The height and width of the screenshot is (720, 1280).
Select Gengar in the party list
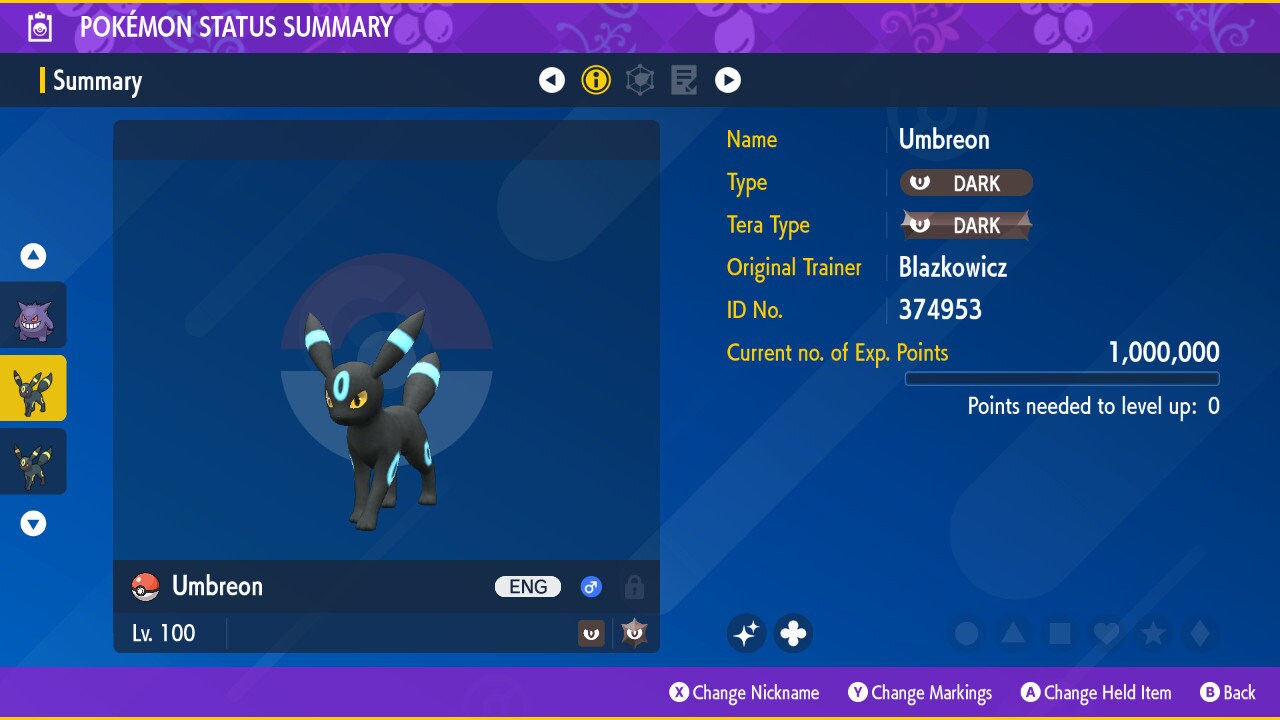coord(33,316)
